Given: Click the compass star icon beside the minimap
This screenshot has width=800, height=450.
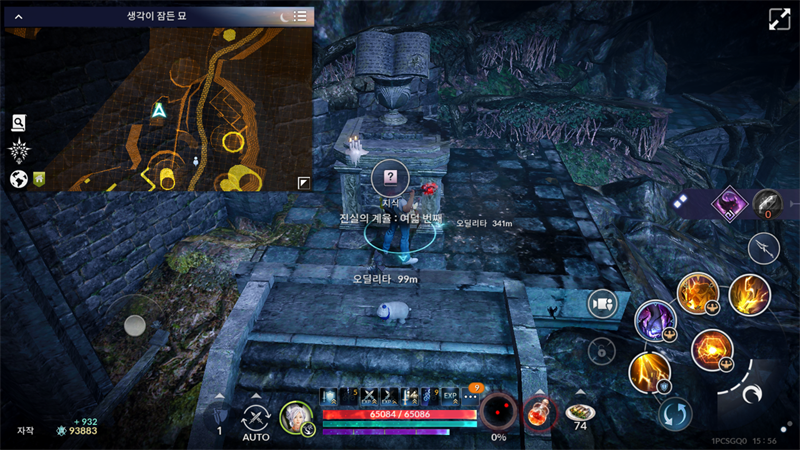Looking at the screenshot, I should click(18, 151).
